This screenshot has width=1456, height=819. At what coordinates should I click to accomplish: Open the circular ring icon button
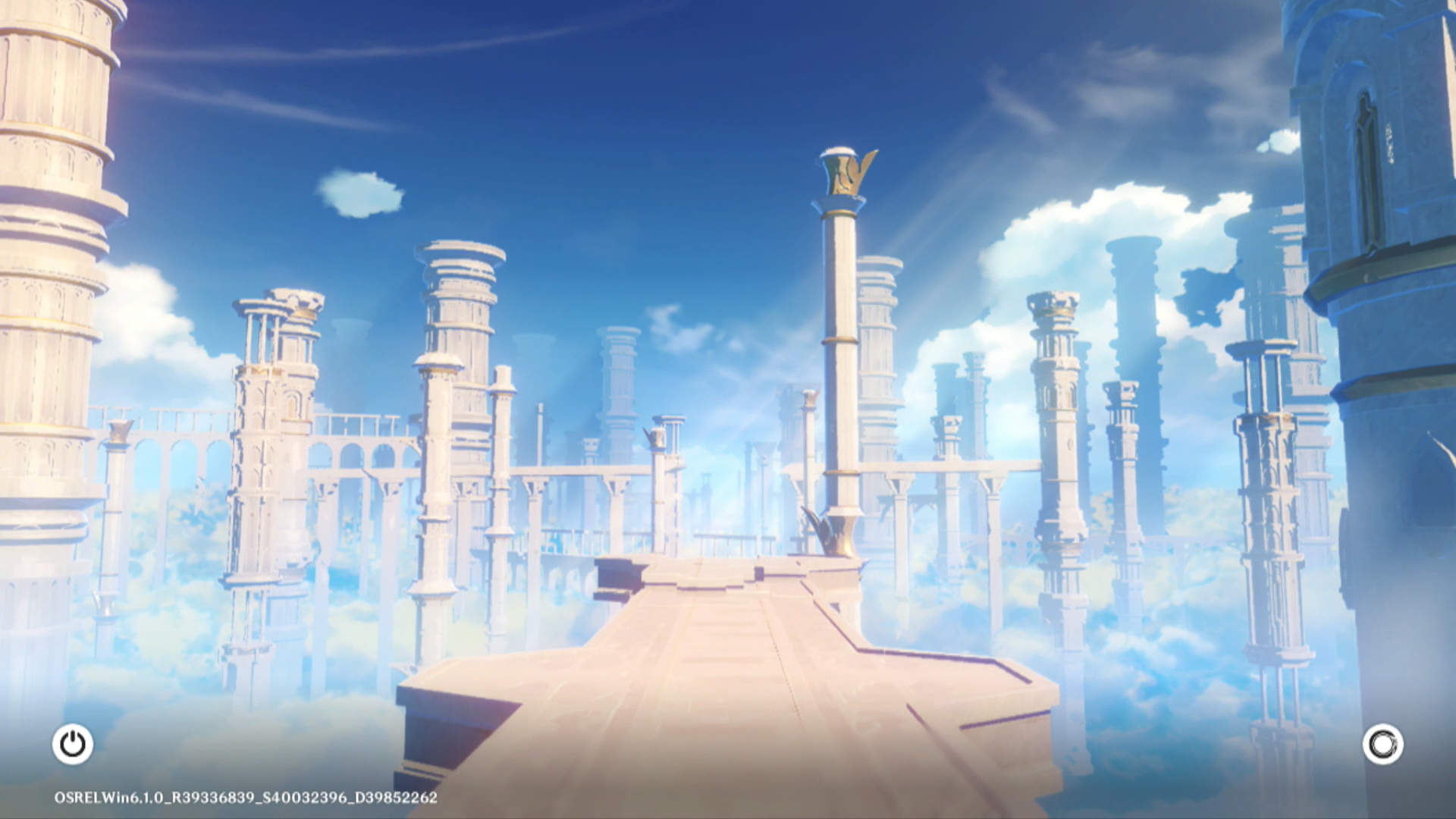coord(1382,744)
